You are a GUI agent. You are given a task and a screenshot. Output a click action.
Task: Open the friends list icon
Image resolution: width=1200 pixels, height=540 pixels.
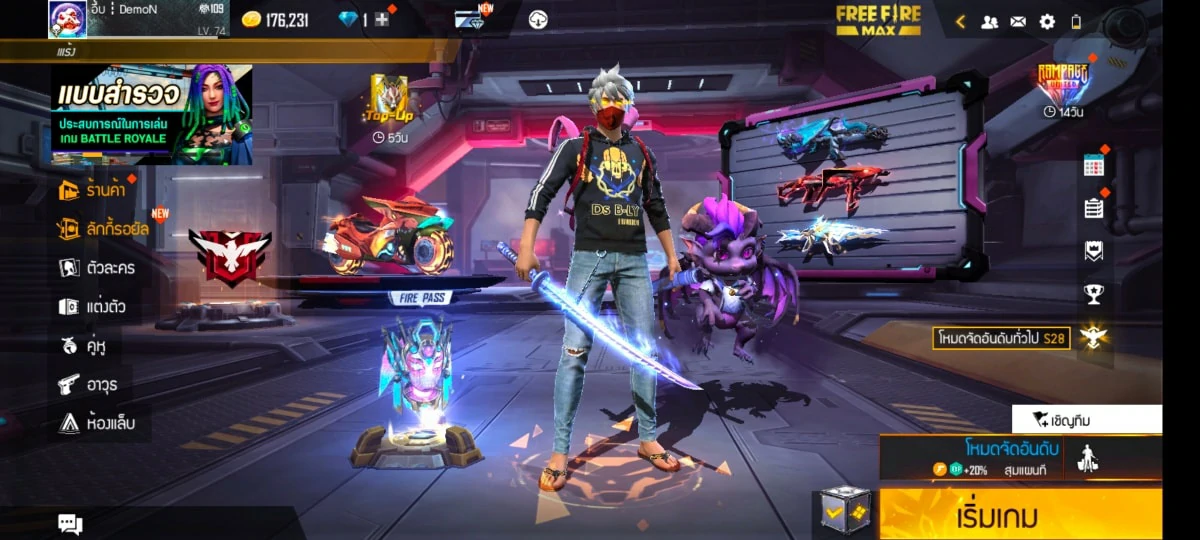989,21
